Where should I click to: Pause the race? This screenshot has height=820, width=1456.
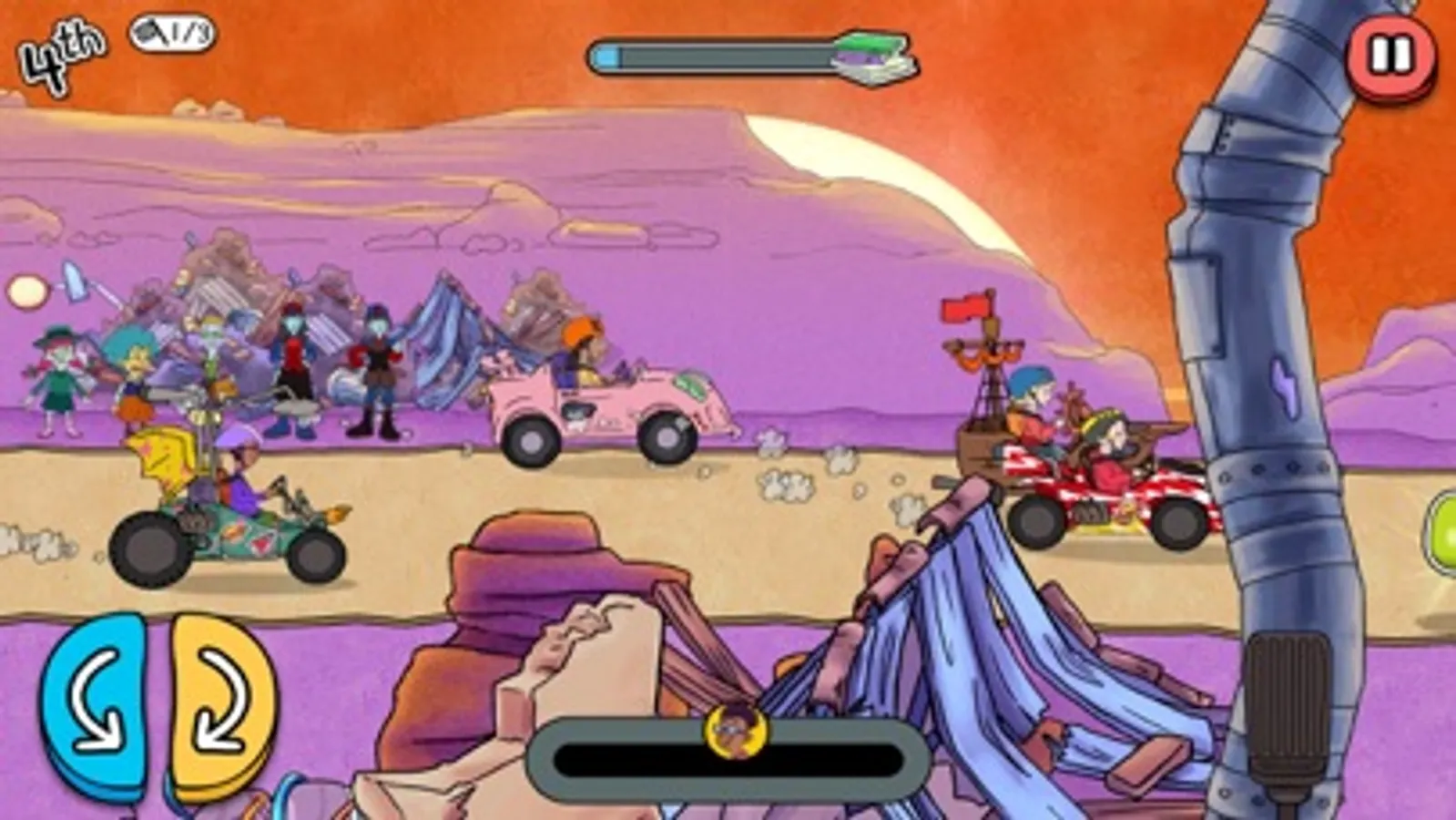pos(1388,56)
